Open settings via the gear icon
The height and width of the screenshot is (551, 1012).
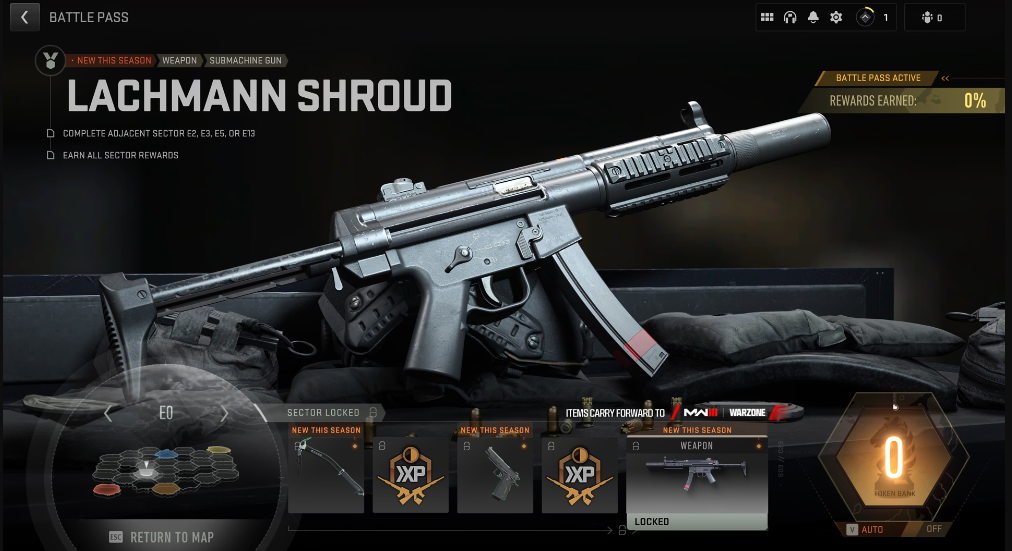pyautogui.click(x=836, y=17)
